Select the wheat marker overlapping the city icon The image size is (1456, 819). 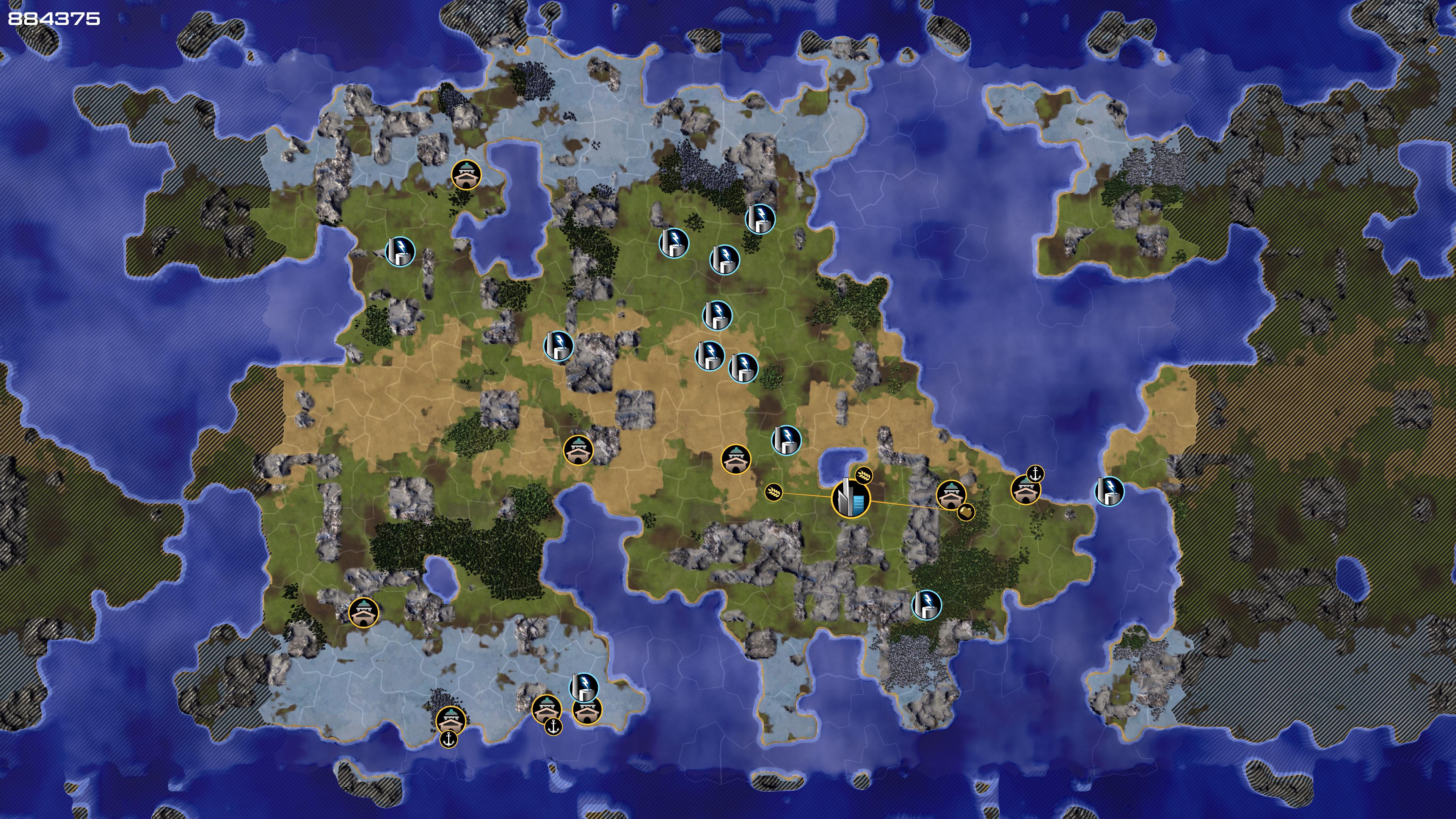[864, 475]
